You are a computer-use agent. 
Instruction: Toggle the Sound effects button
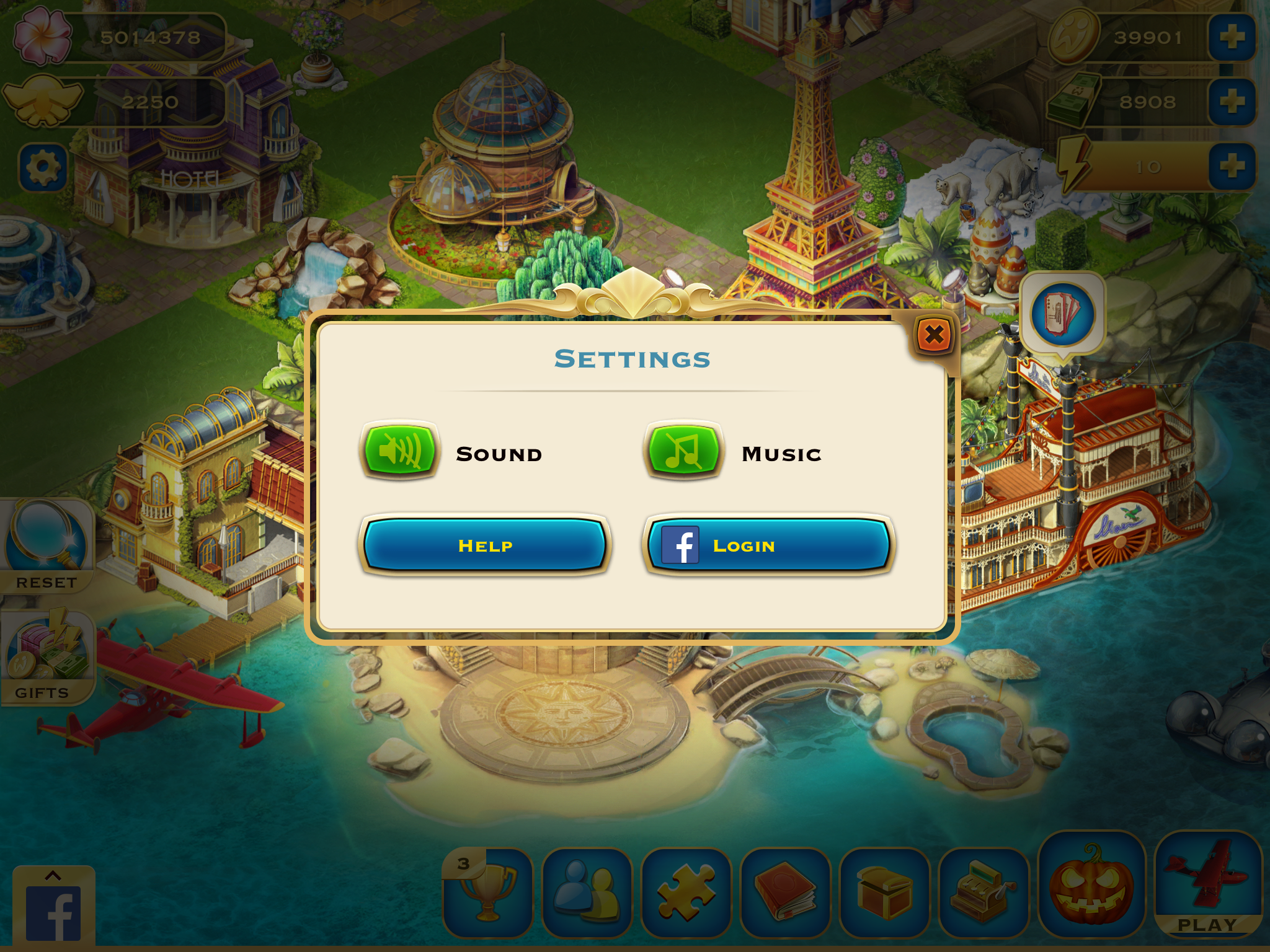point(400,451)
